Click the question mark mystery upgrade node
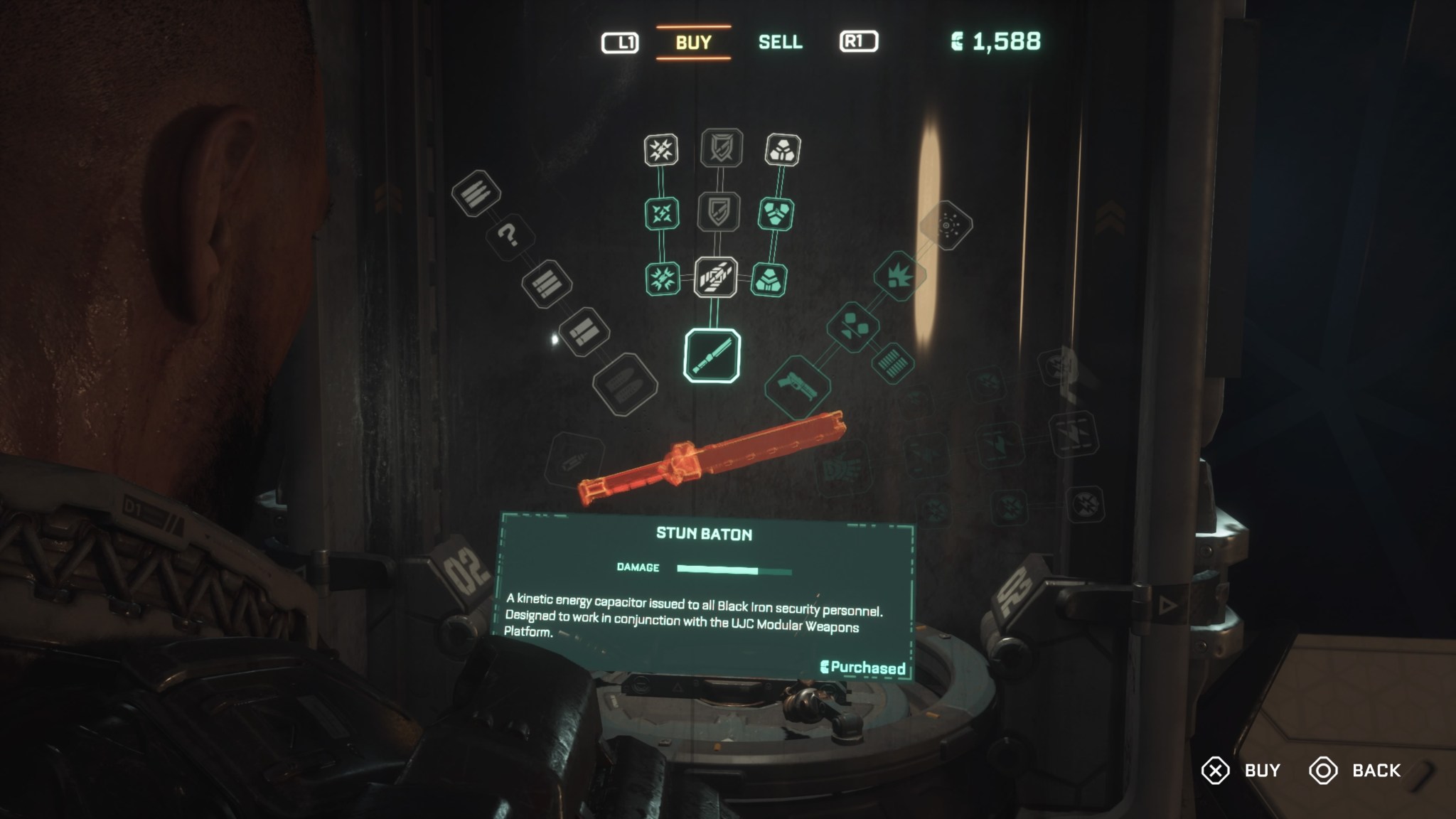 coord(510,238)
